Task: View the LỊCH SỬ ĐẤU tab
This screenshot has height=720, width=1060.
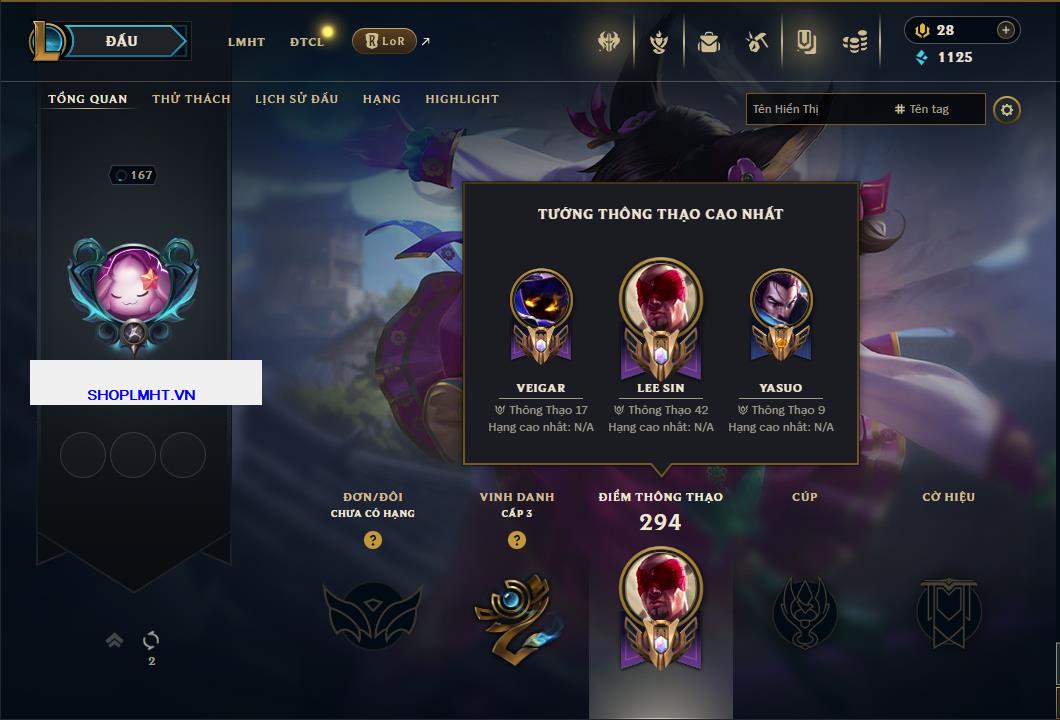Action: pos(296,99)
